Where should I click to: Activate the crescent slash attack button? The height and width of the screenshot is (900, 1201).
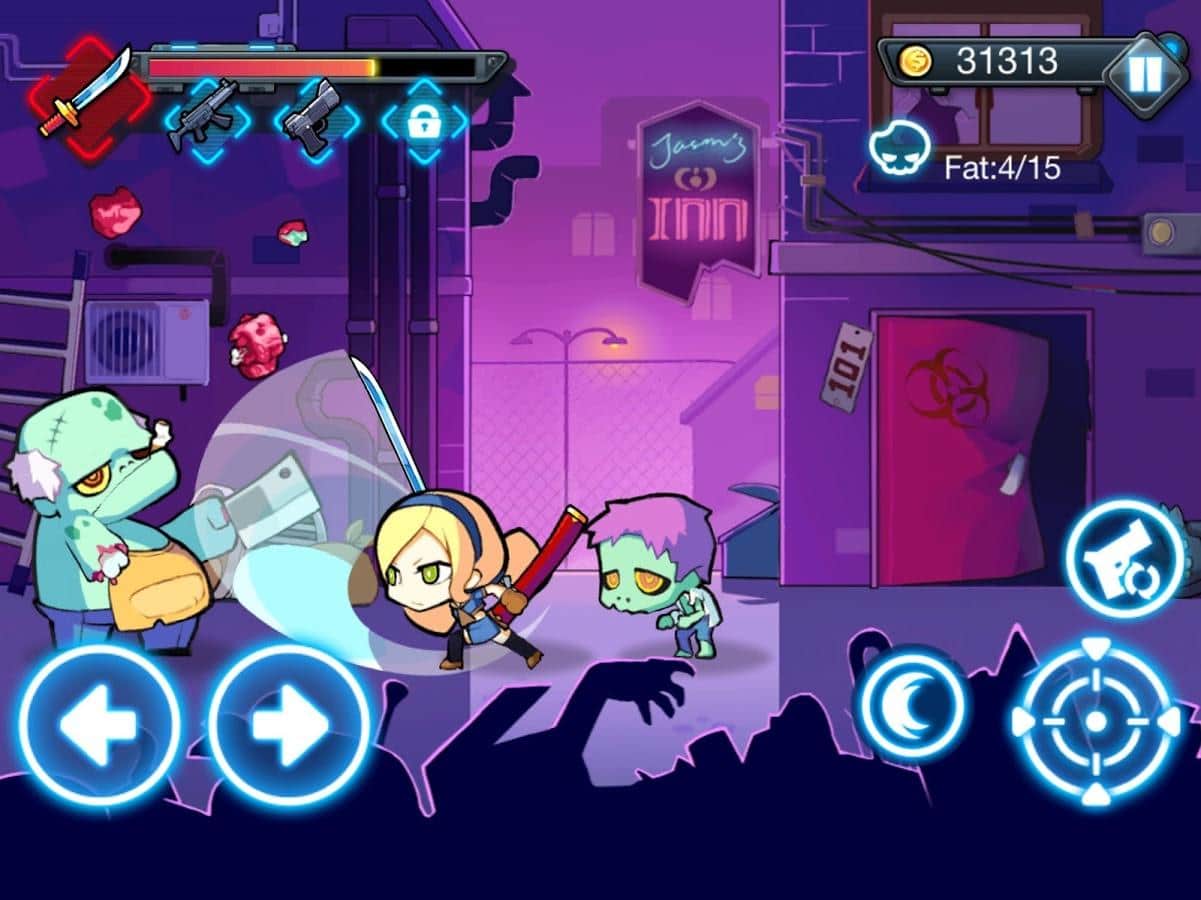pyautogui.click(x=912, y=704)
